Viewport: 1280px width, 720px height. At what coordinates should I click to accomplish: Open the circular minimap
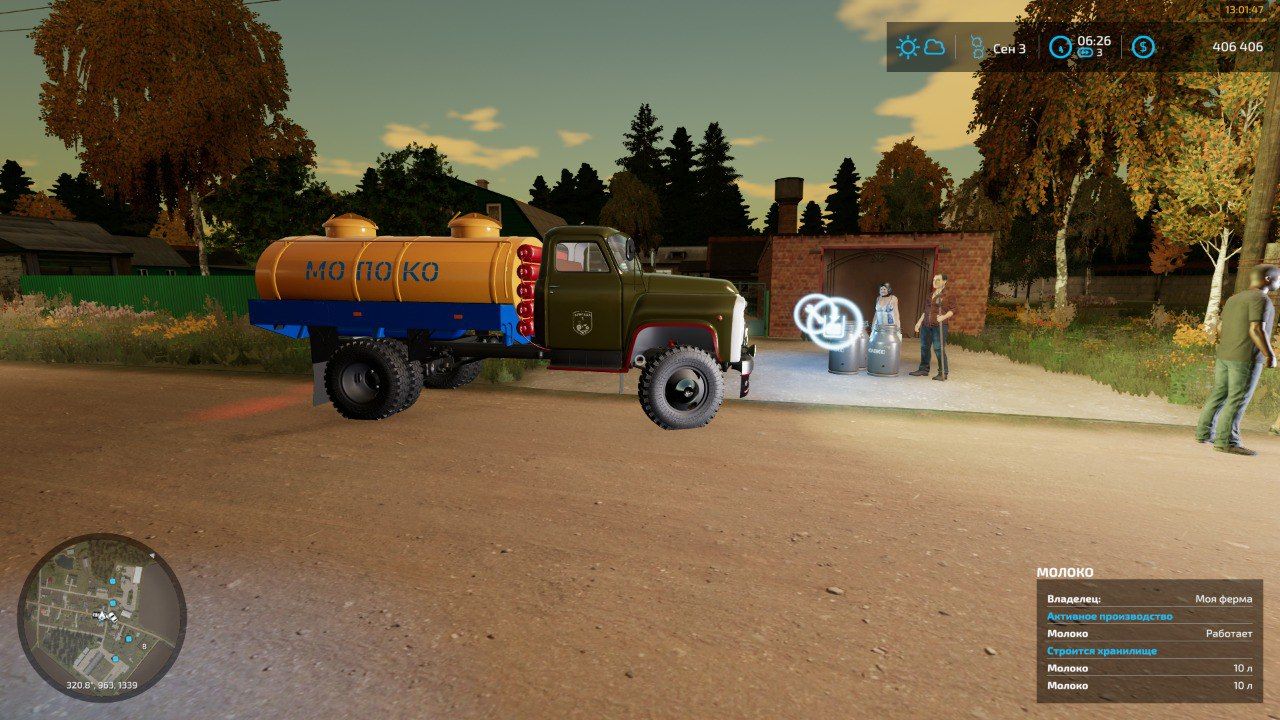point(101,618)
